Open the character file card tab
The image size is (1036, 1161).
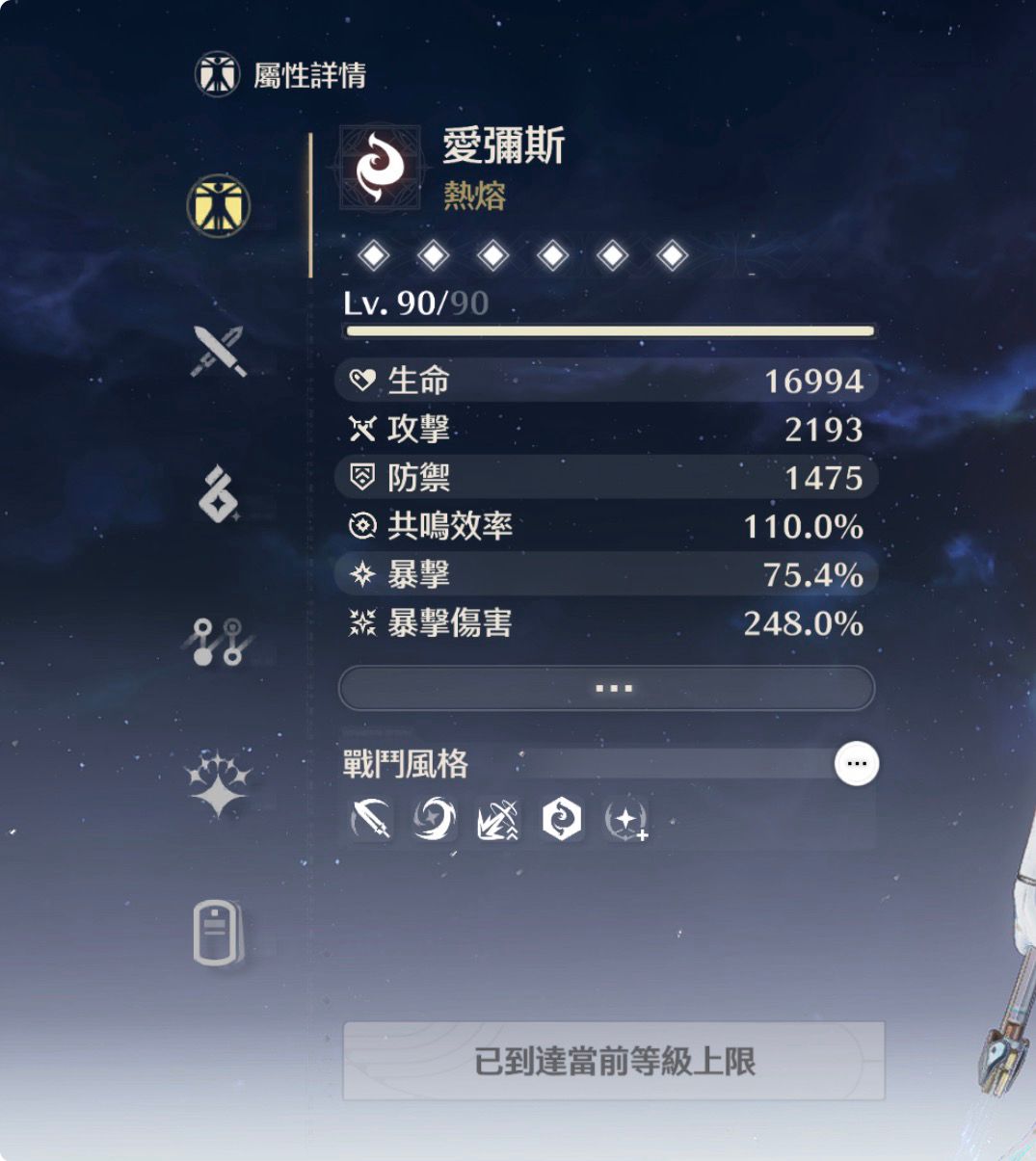coord(218,933)
